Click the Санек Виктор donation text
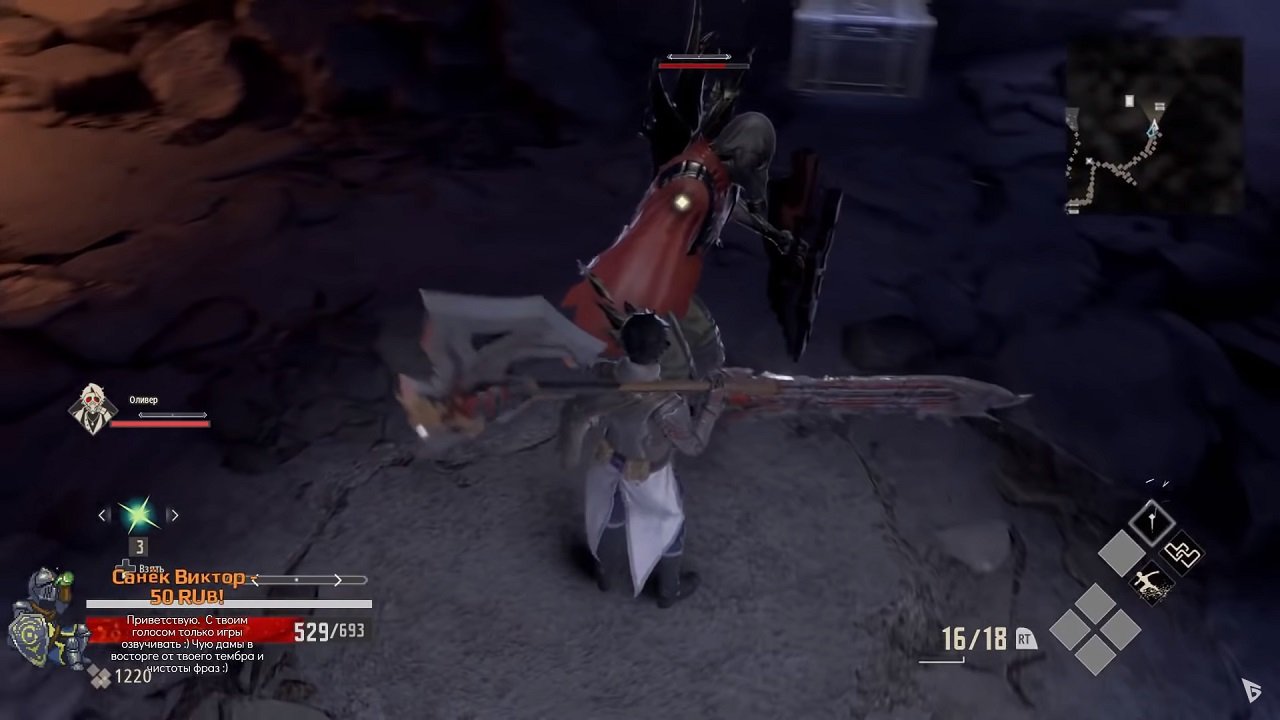This screenshot has width=1280, height=720. point(179,578)
